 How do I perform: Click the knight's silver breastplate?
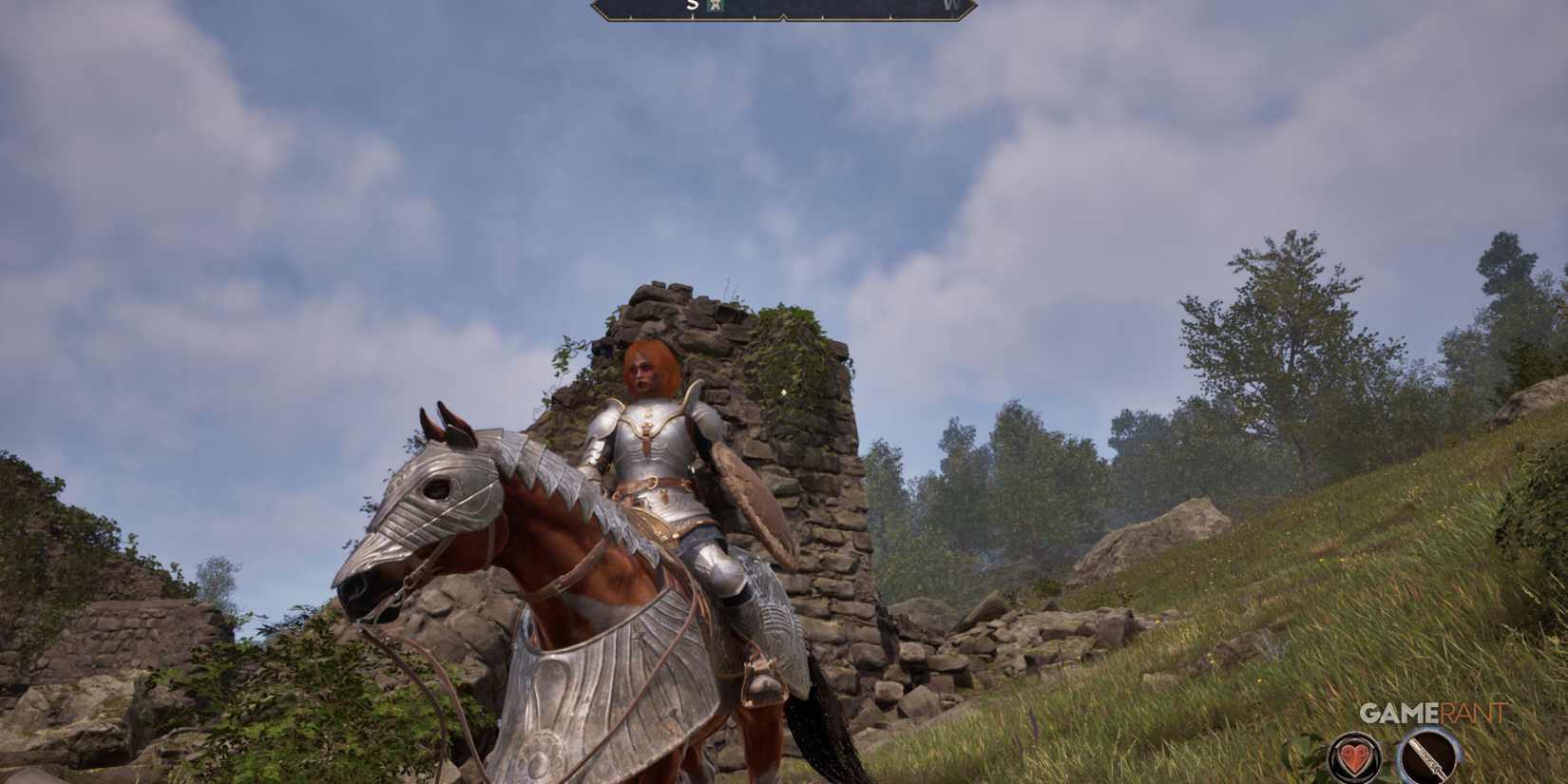649,447
